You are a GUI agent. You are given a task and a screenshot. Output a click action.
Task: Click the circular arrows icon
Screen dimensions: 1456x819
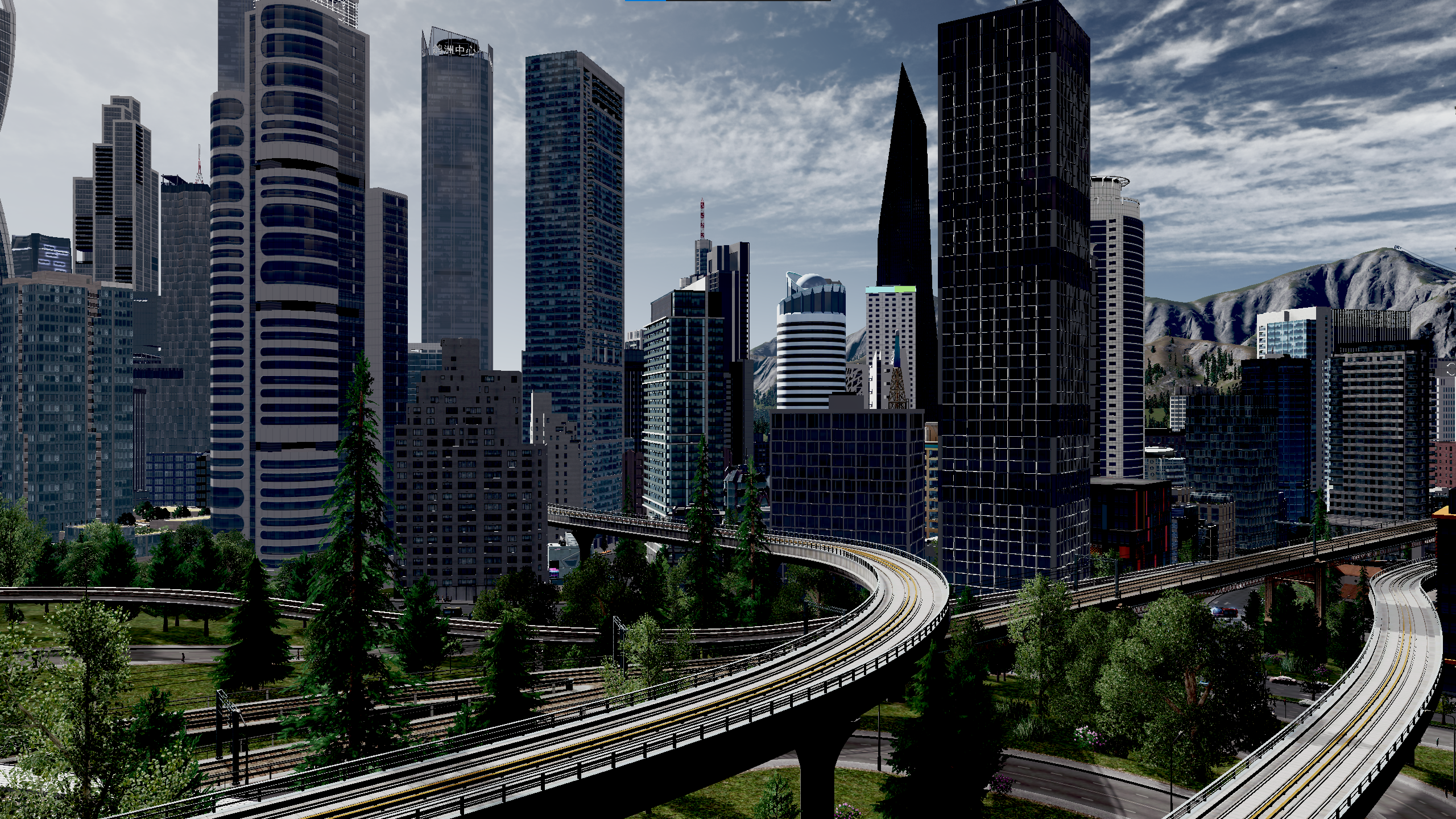[1451, 370]
